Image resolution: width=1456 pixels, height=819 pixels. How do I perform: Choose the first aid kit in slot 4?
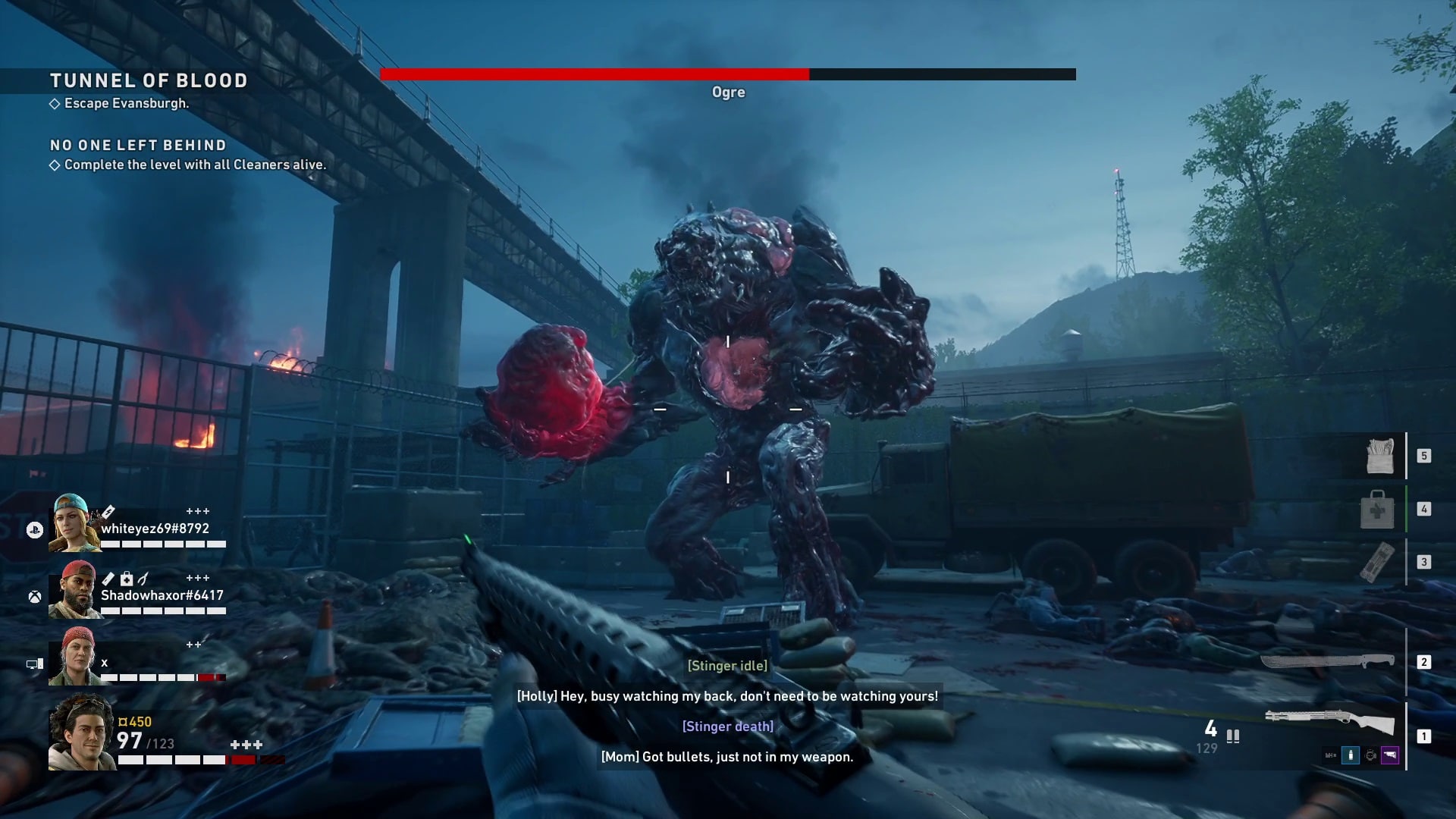click(1377, 510)
